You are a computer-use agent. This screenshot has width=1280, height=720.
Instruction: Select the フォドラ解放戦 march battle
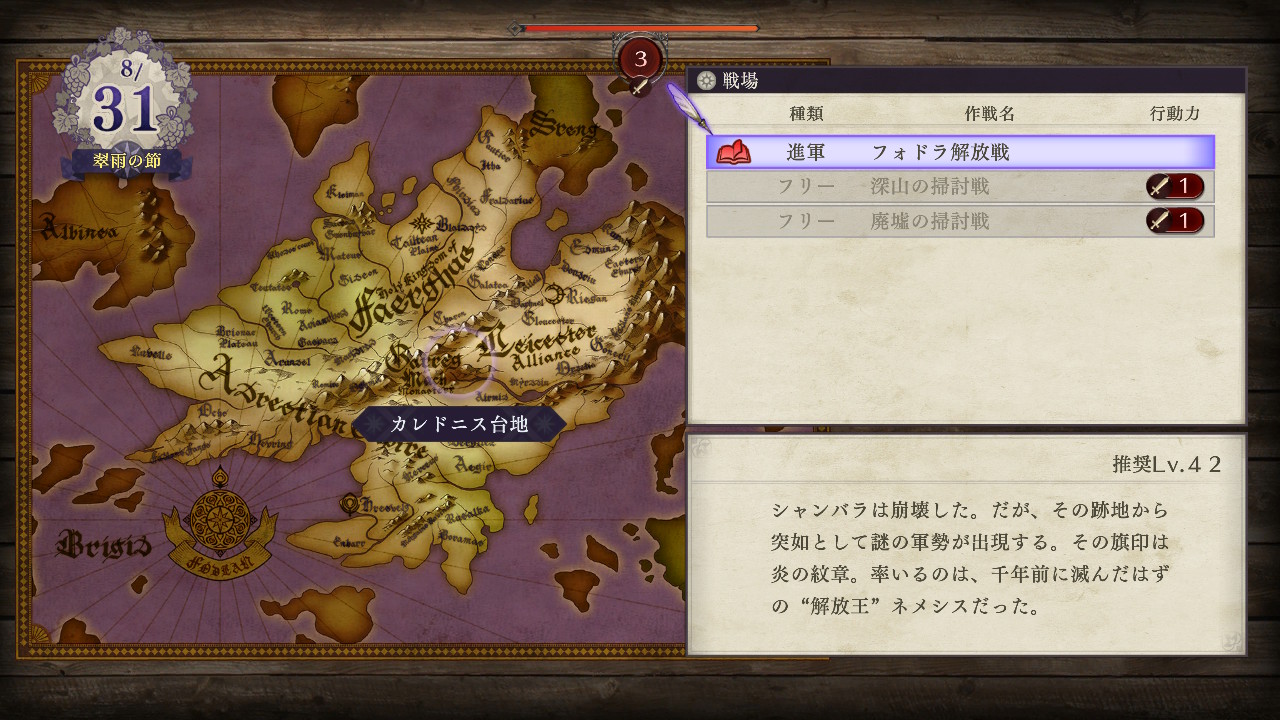960,152
